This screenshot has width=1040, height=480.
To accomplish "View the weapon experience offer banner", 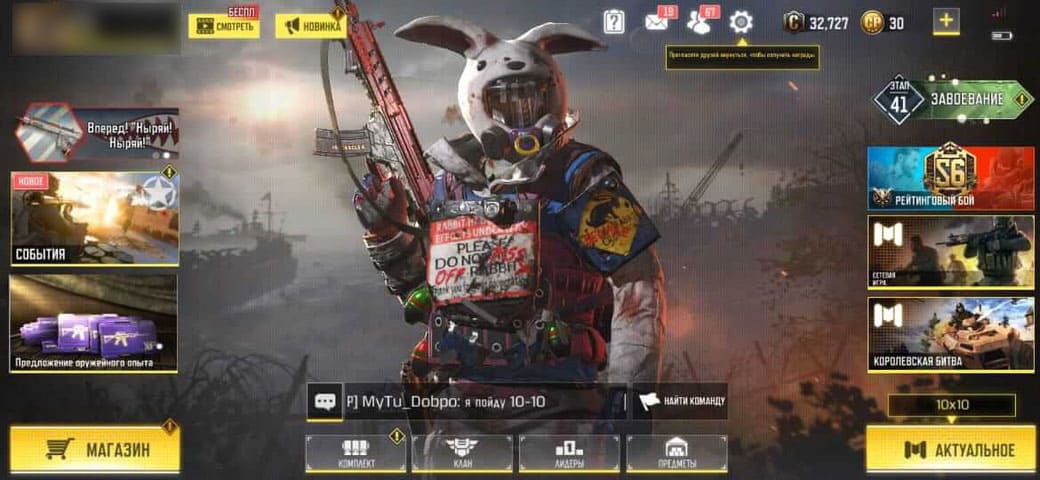I will pos(93,323).
